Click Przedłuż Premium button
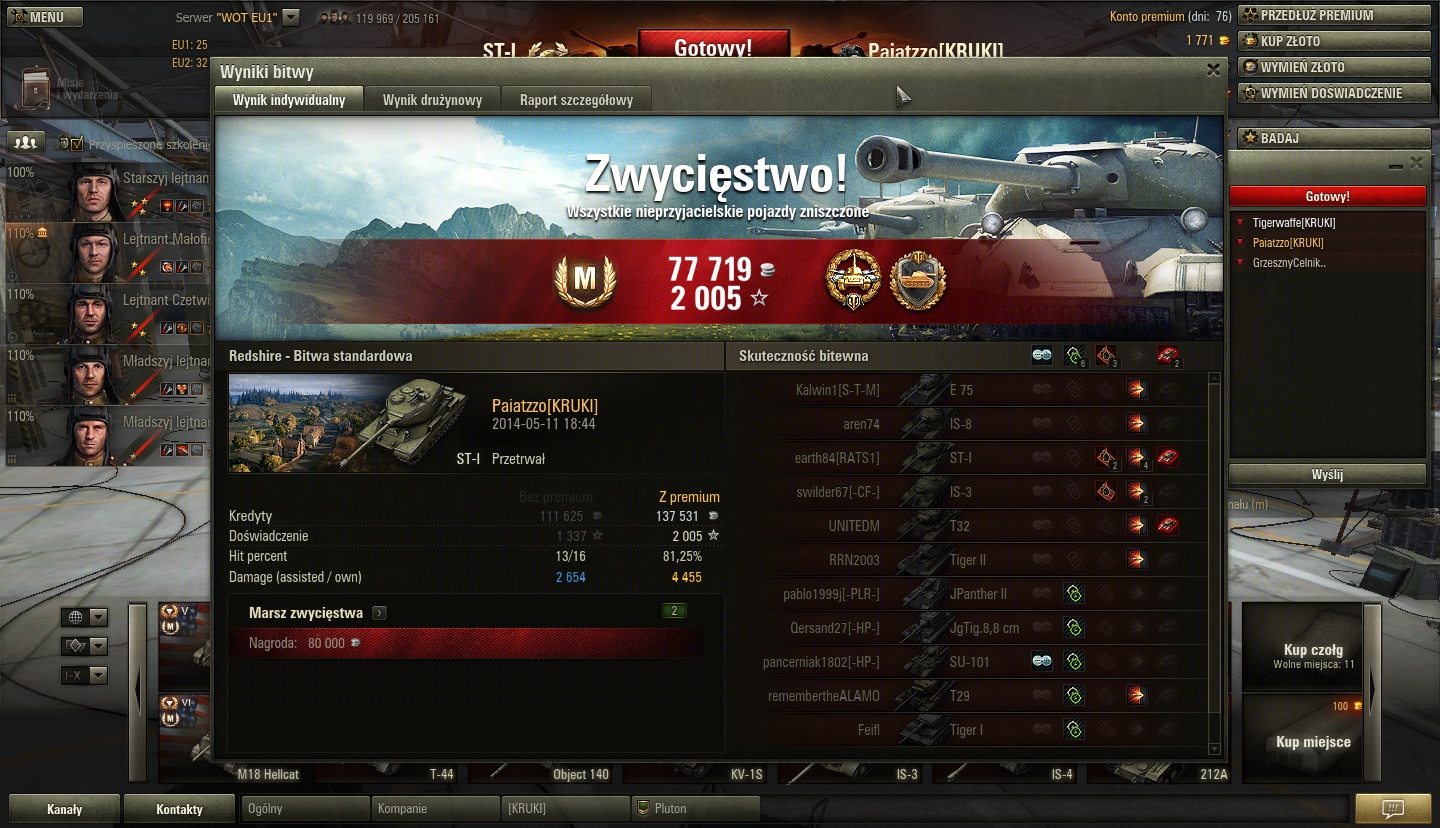1440x828 pixels. click(1334, 15)
